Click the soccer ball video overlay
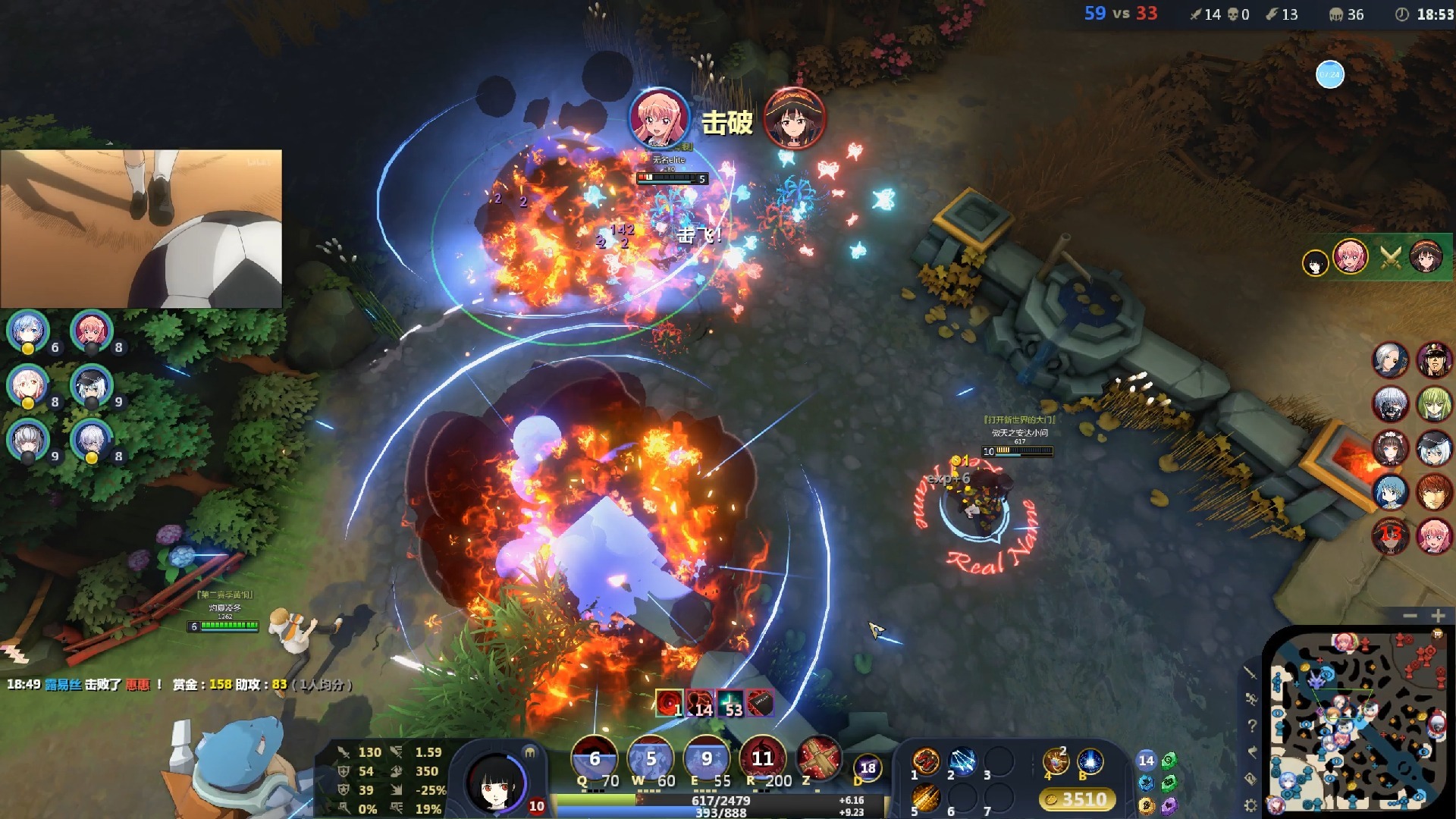1456x819 pixels. [141, 228]
